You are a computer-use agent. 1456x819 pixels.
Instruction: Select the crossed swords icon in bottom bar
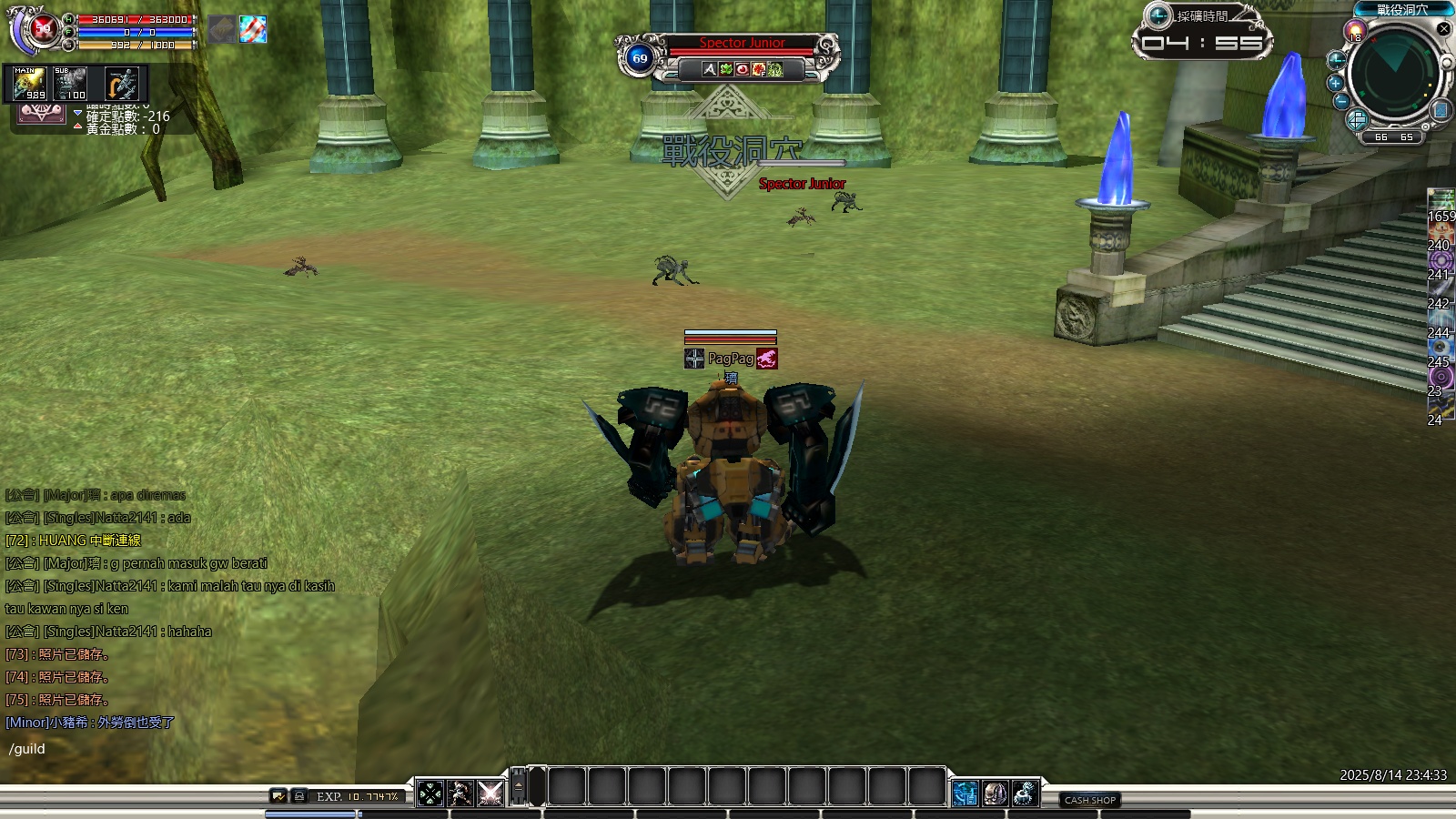pos(490,794)
